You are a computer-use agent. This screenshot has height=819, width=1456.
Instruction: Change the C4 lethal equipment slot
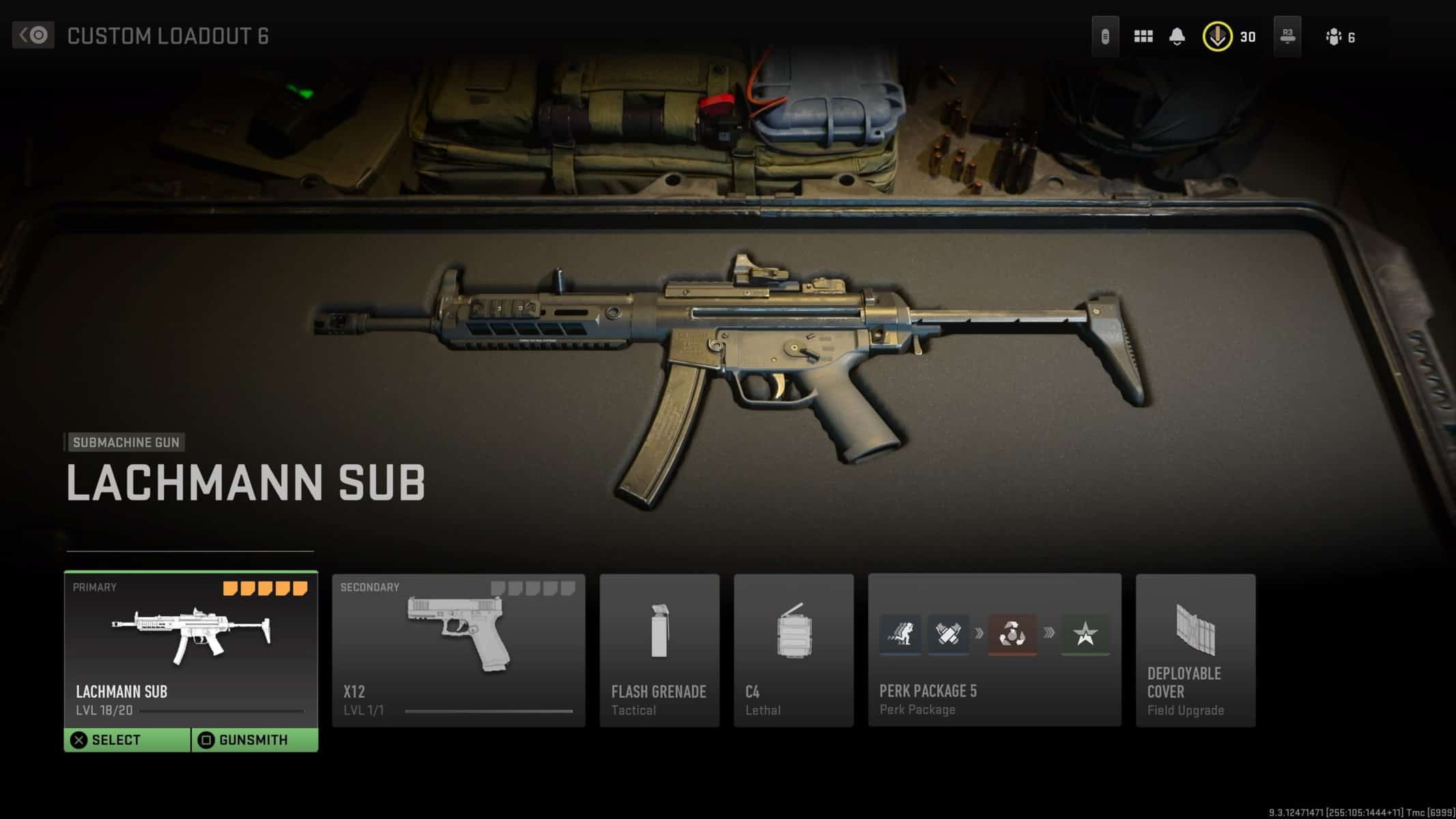click(793, 650)
